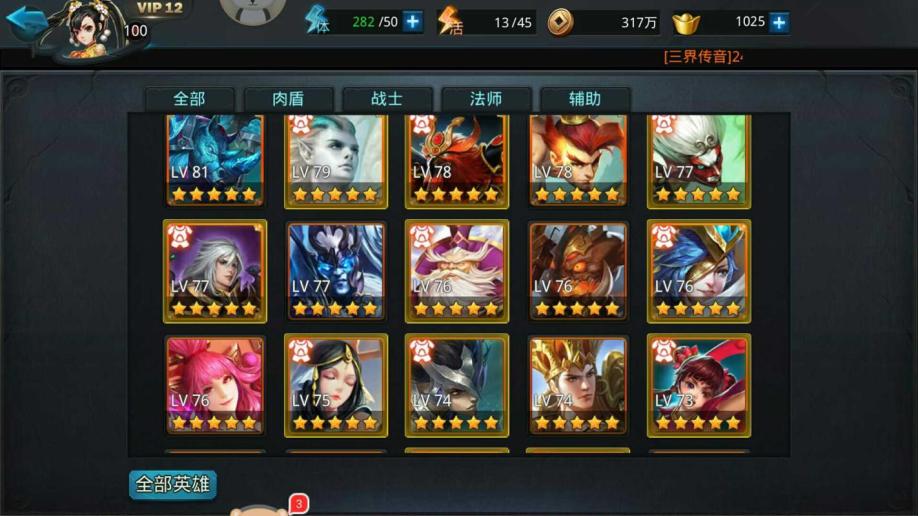Select the LV 81 blue armored hero
Screen dimensions: 918x516
pos(215,157)
